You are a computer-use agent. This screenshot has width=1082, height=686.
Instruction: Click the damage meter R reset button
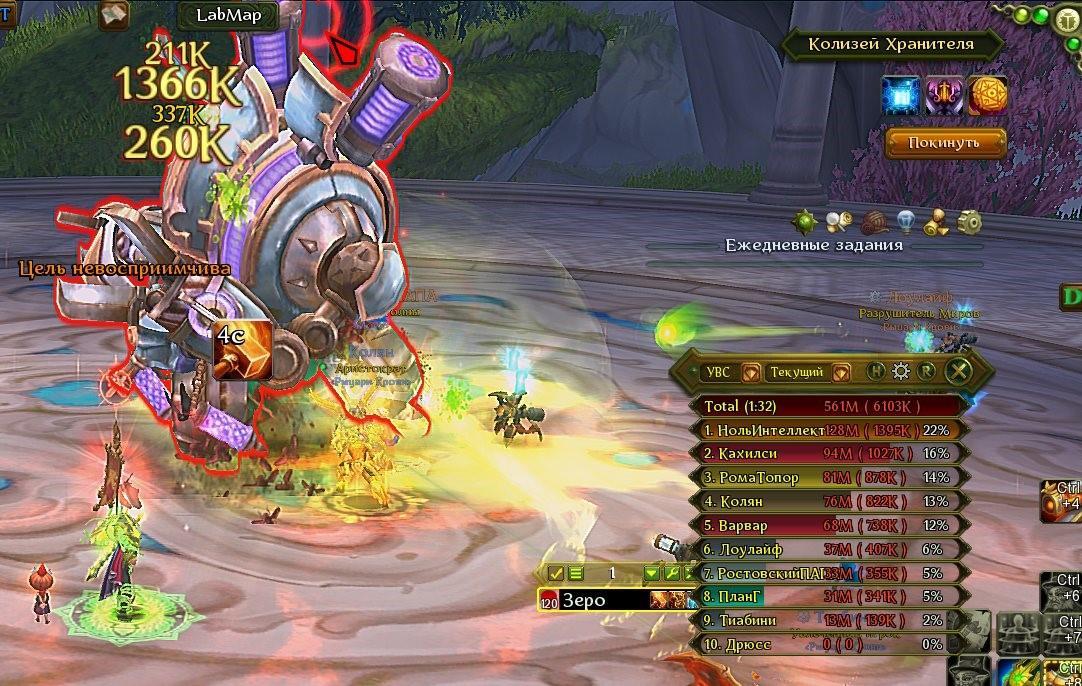pyautogui.click(x=926, y=372)
